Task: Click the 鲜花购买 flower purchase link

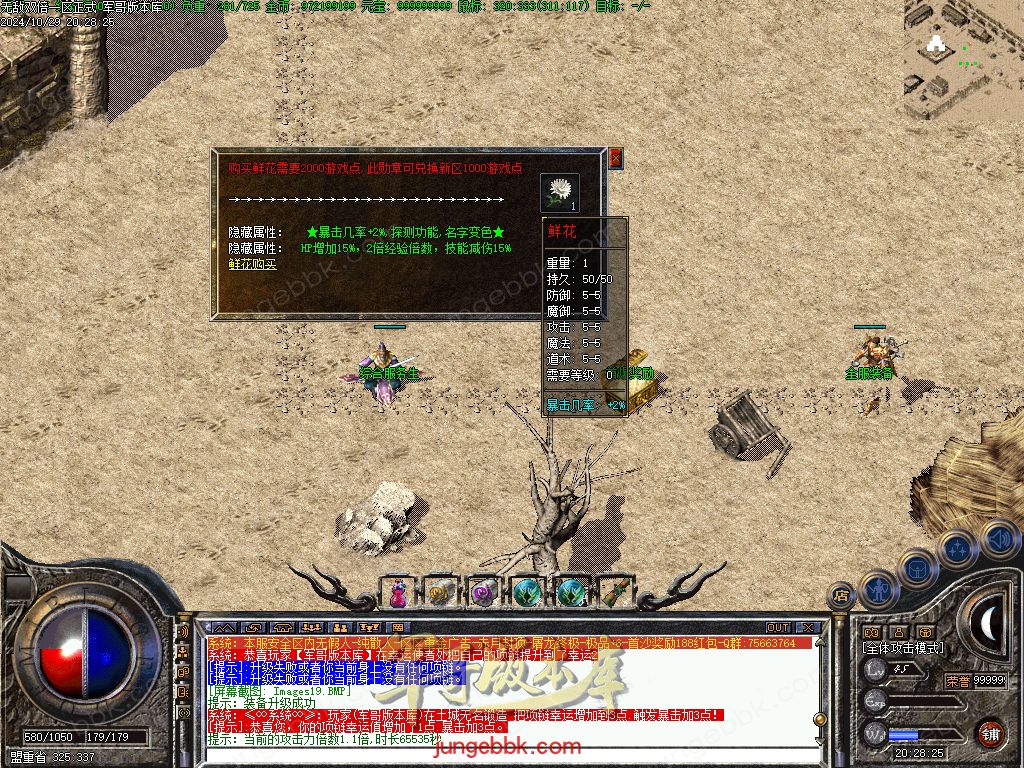Action: 253,264
